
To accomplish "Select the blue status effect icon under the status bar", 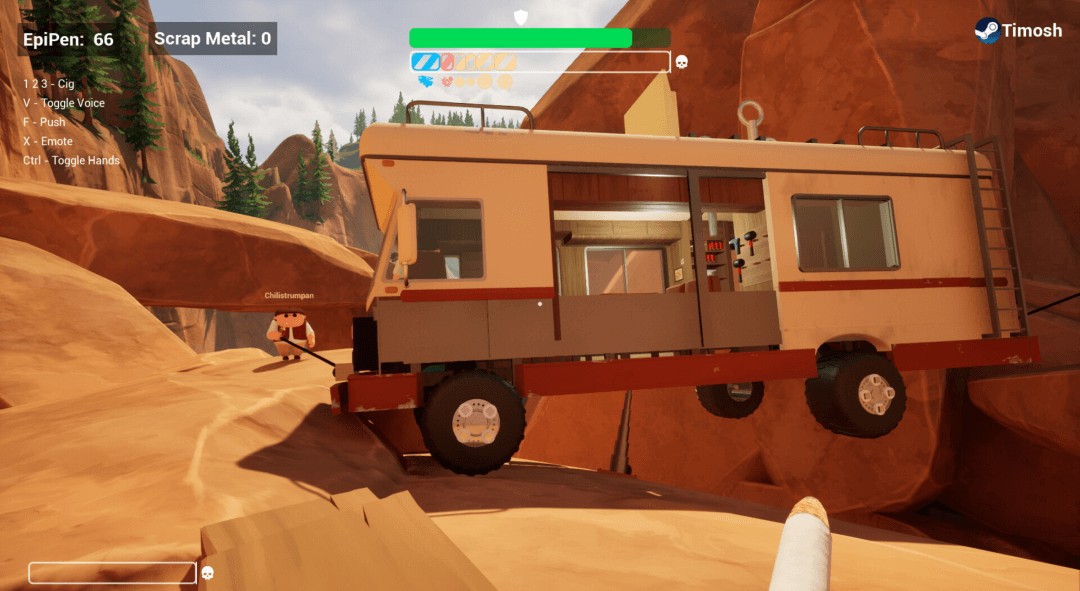I will pyautogui.click(x=426, y=81).
